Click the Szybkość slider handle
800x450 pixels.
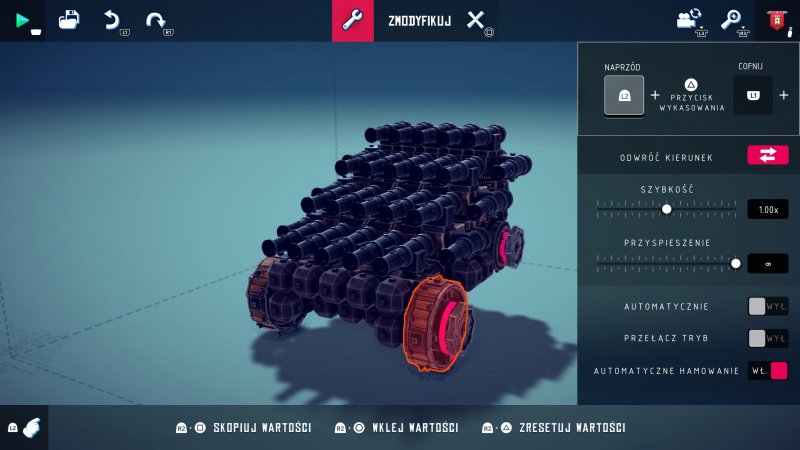[667, 209]
